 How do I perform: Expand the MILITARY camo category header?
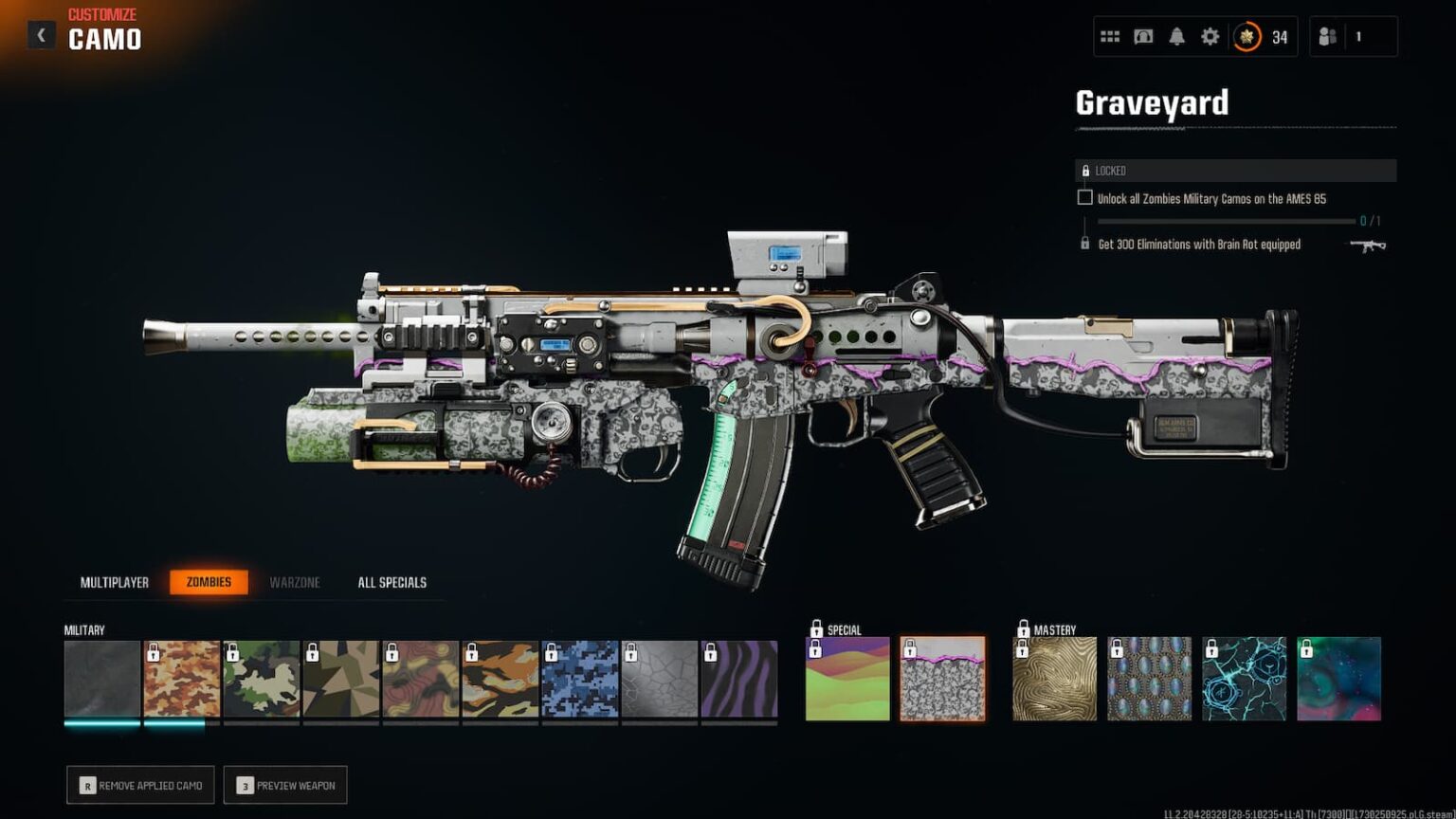point(85,629)
